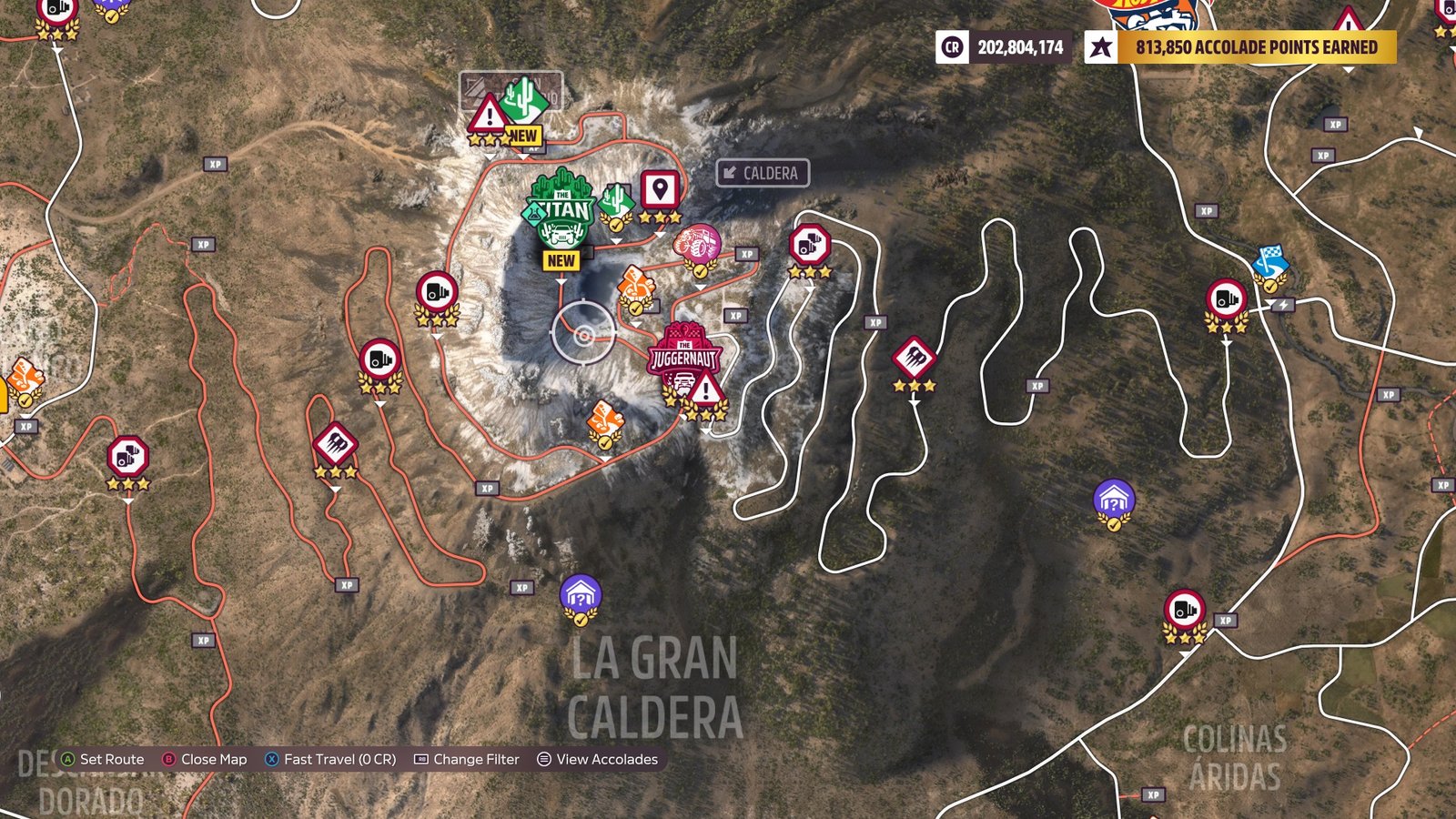Click the Caldera landmark label
The image size is (1456, 819).
[763, 173]
